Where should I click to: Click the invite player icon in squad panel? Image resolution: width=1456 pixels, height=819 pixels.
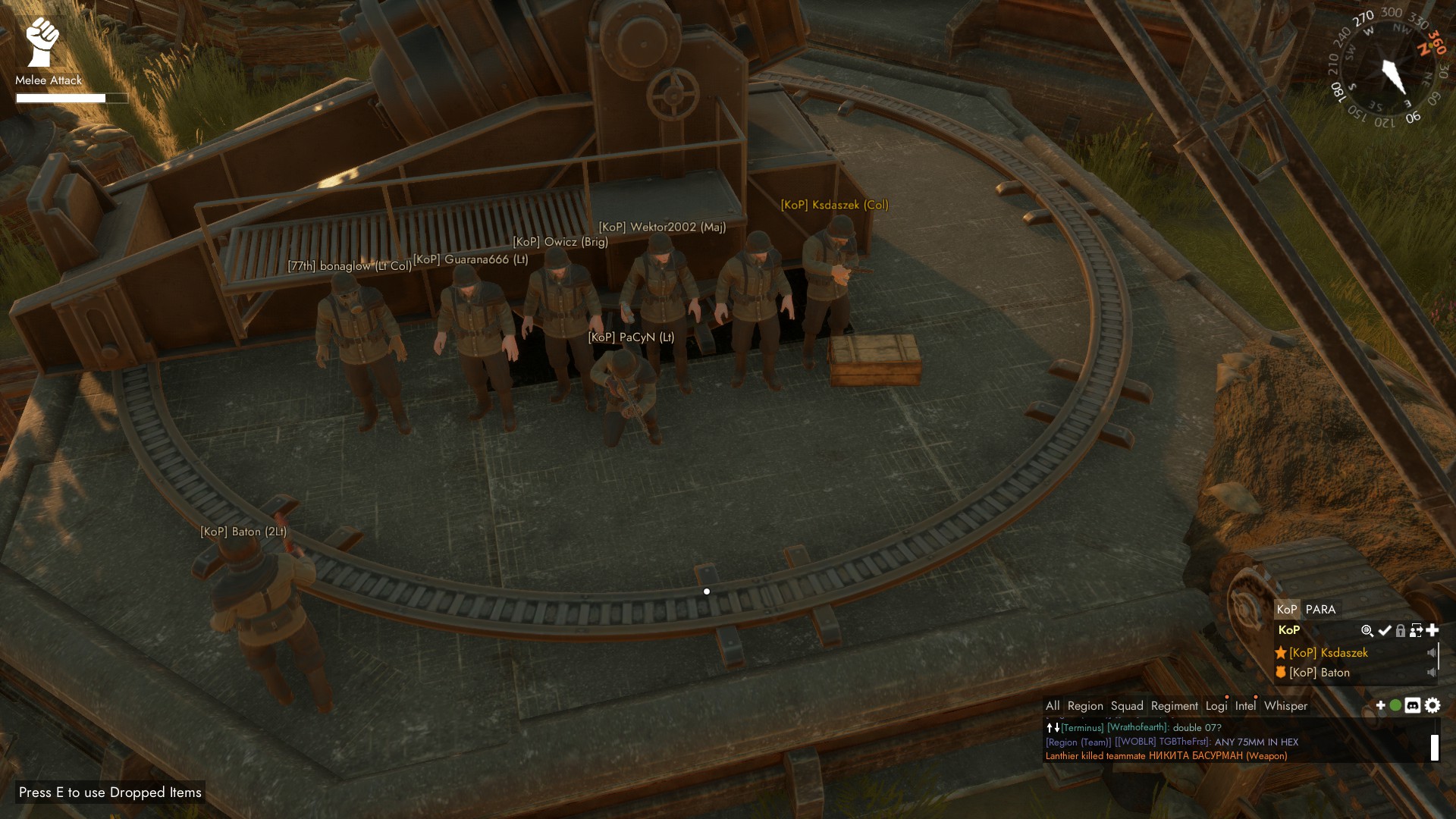[x=1416, y=631]
